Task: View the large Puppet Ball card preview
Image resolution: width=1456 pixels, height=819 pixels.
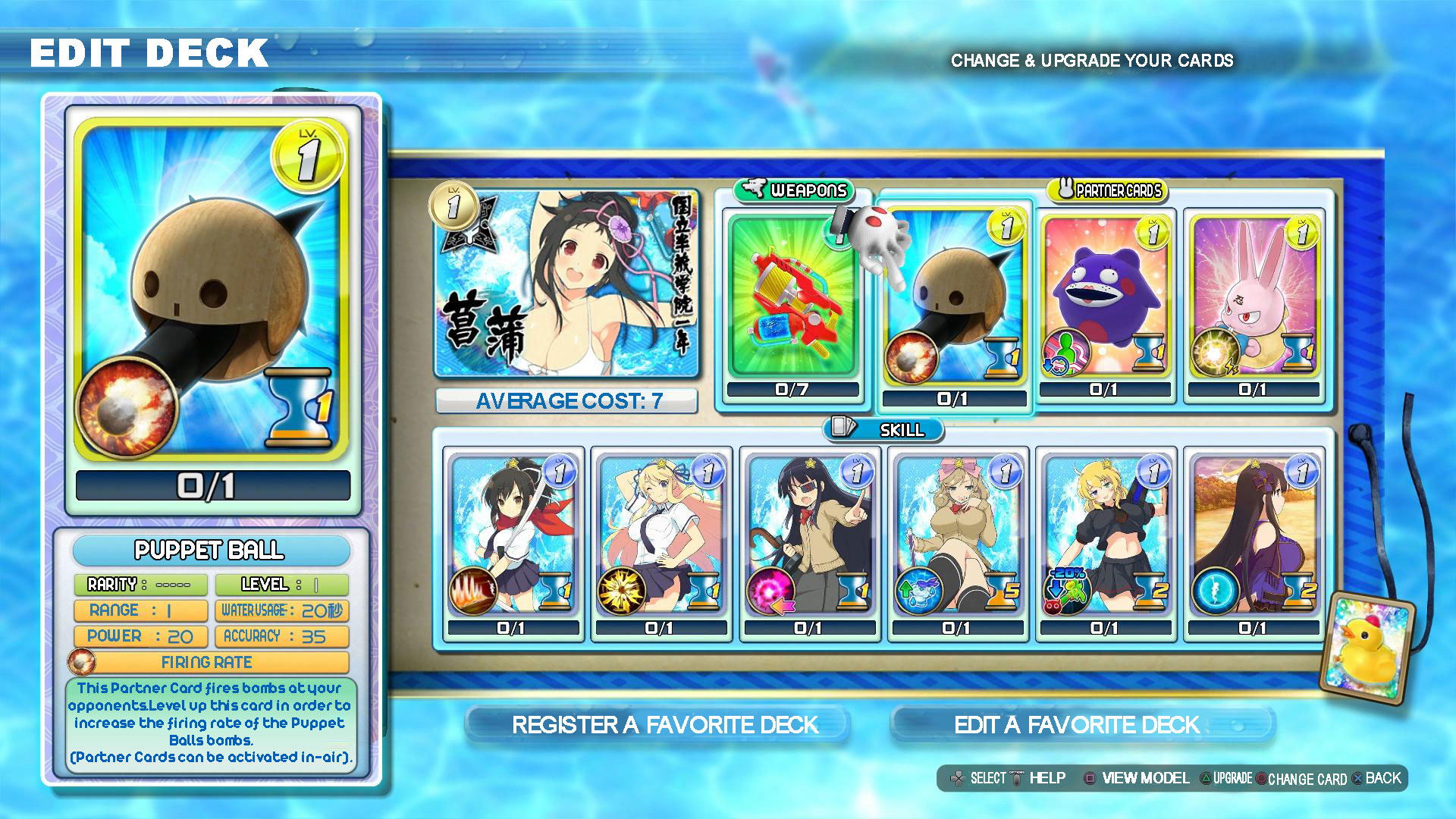Action: pyautogui.click(x=212, y=292)
